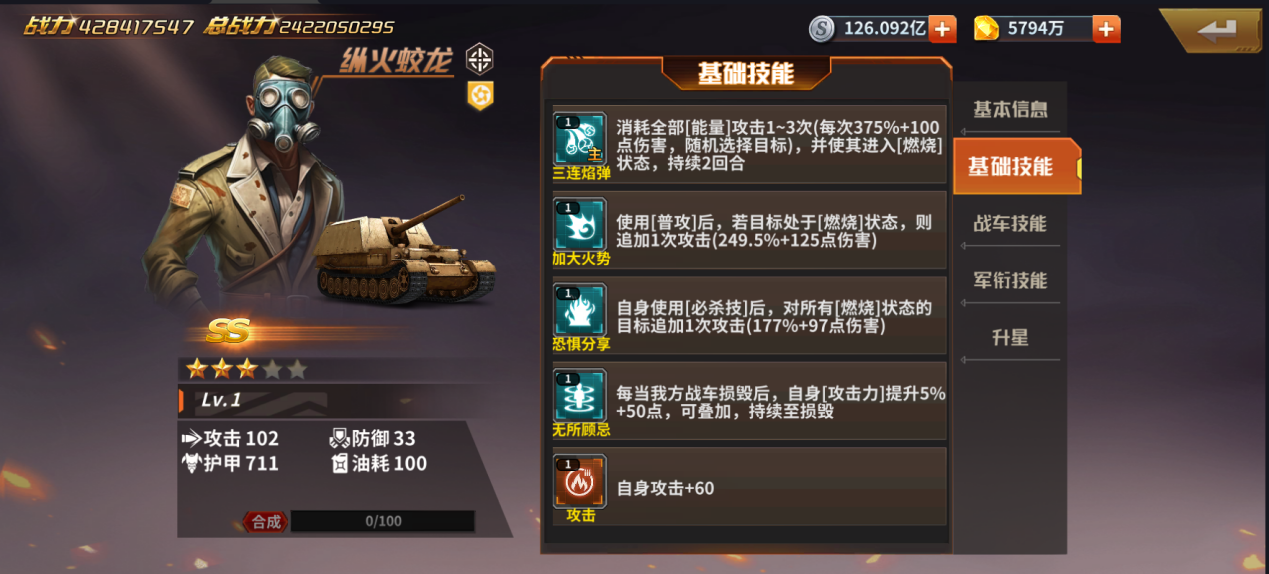Click the crosshair icon beside the tank name
The height and width of the screenshot is (574, 1269).
(x=480, y=58)
